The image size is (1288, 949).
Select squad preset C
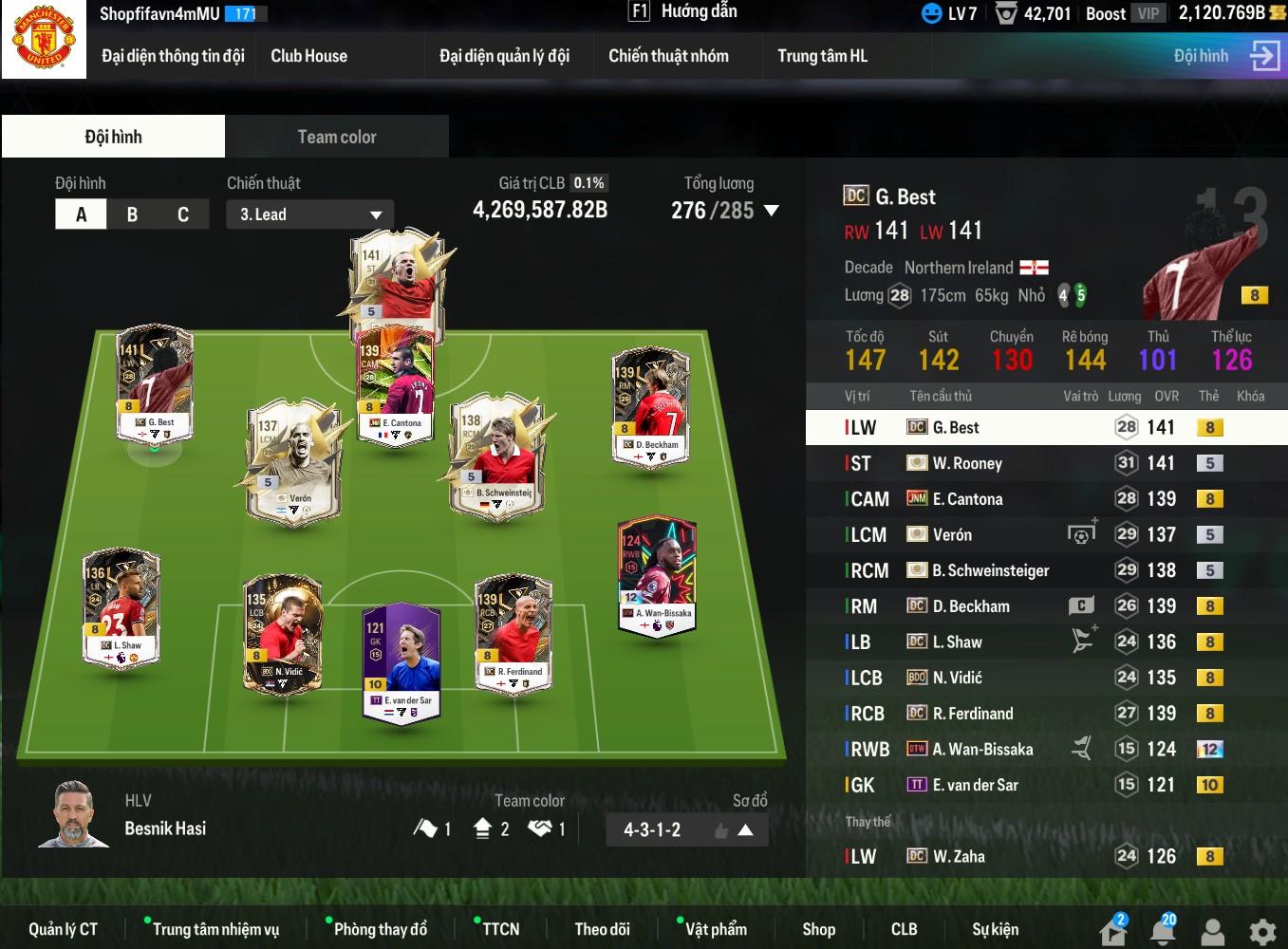pyautogui.click(x=183, y=214)
